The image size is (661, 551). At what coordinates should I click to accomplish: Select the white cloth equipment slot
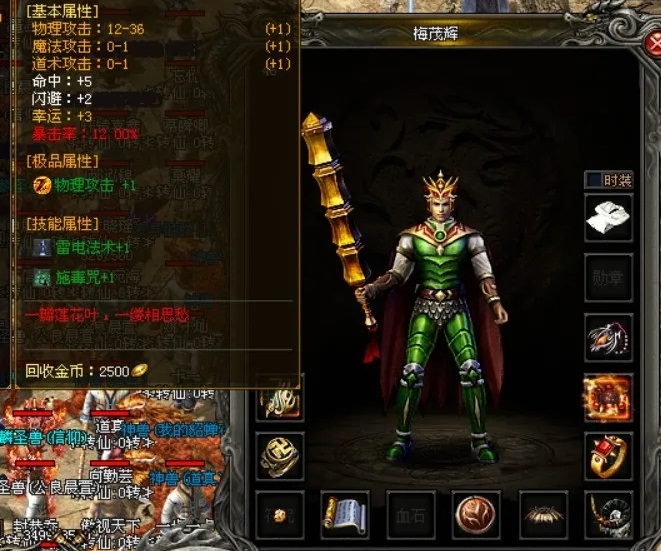[609, 218]
